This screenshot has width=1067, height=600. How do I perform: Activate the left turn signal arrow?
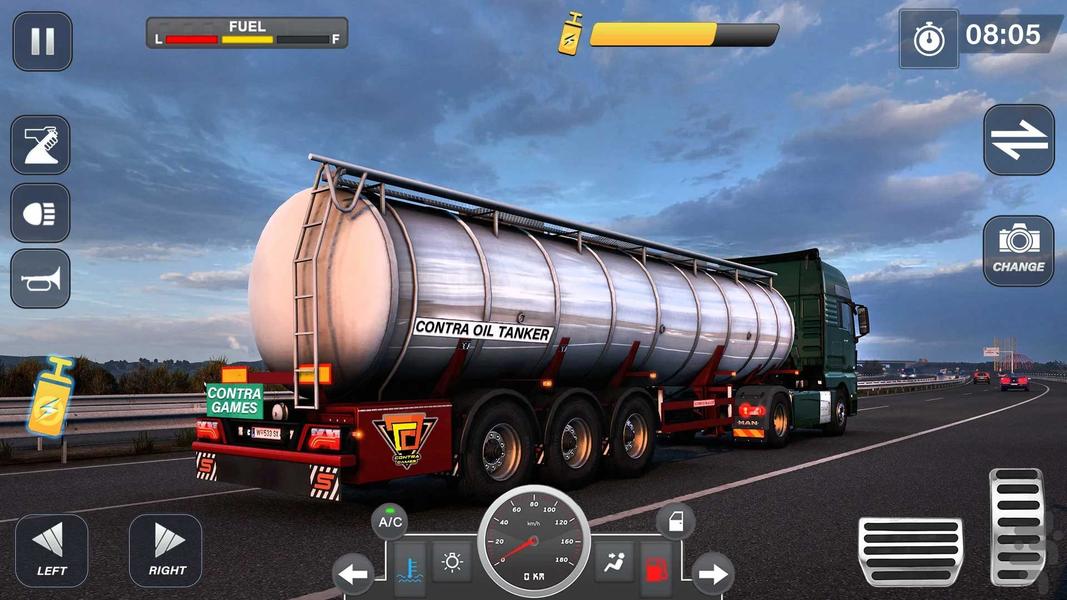pos(352,574)
